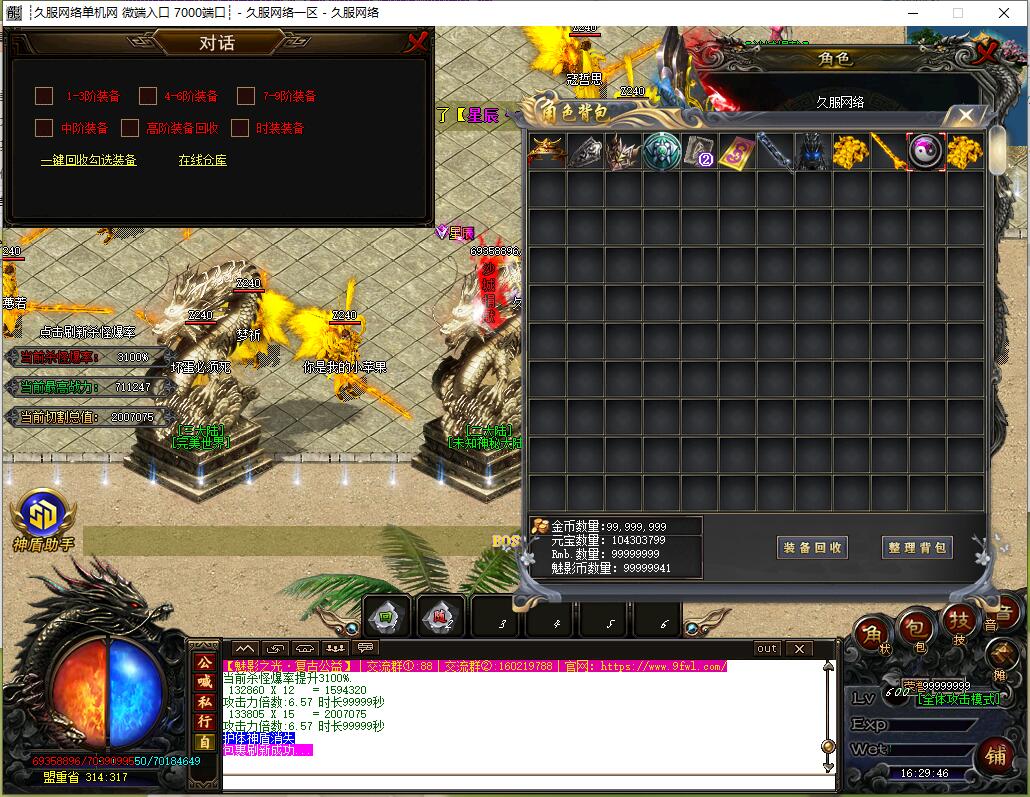Viewport: 1030px width, 797px height.
Task: Close the 对话 dialogue panel
Action: (416, 42)
